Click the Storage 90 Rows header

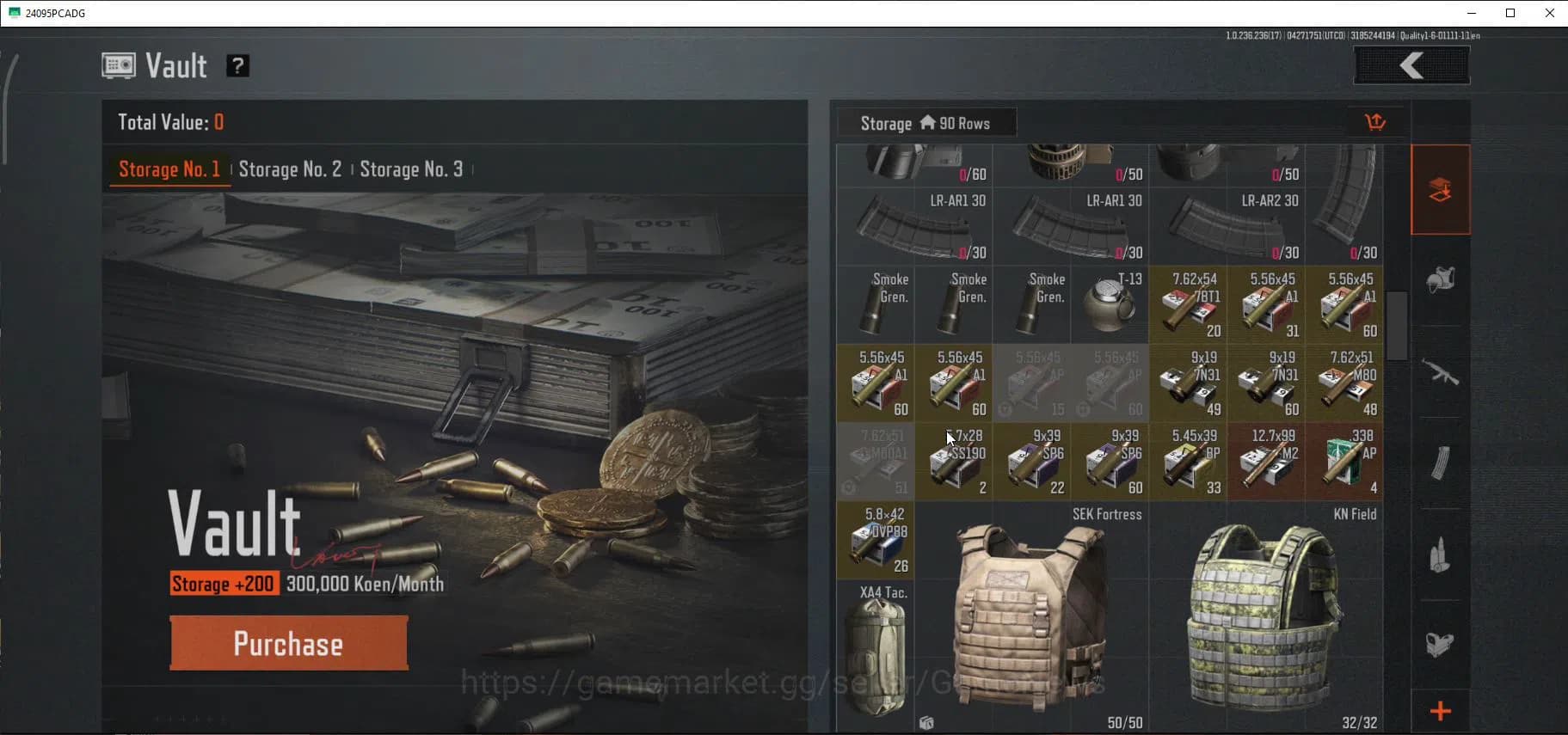pyautogui.click(x=925, y=122)
